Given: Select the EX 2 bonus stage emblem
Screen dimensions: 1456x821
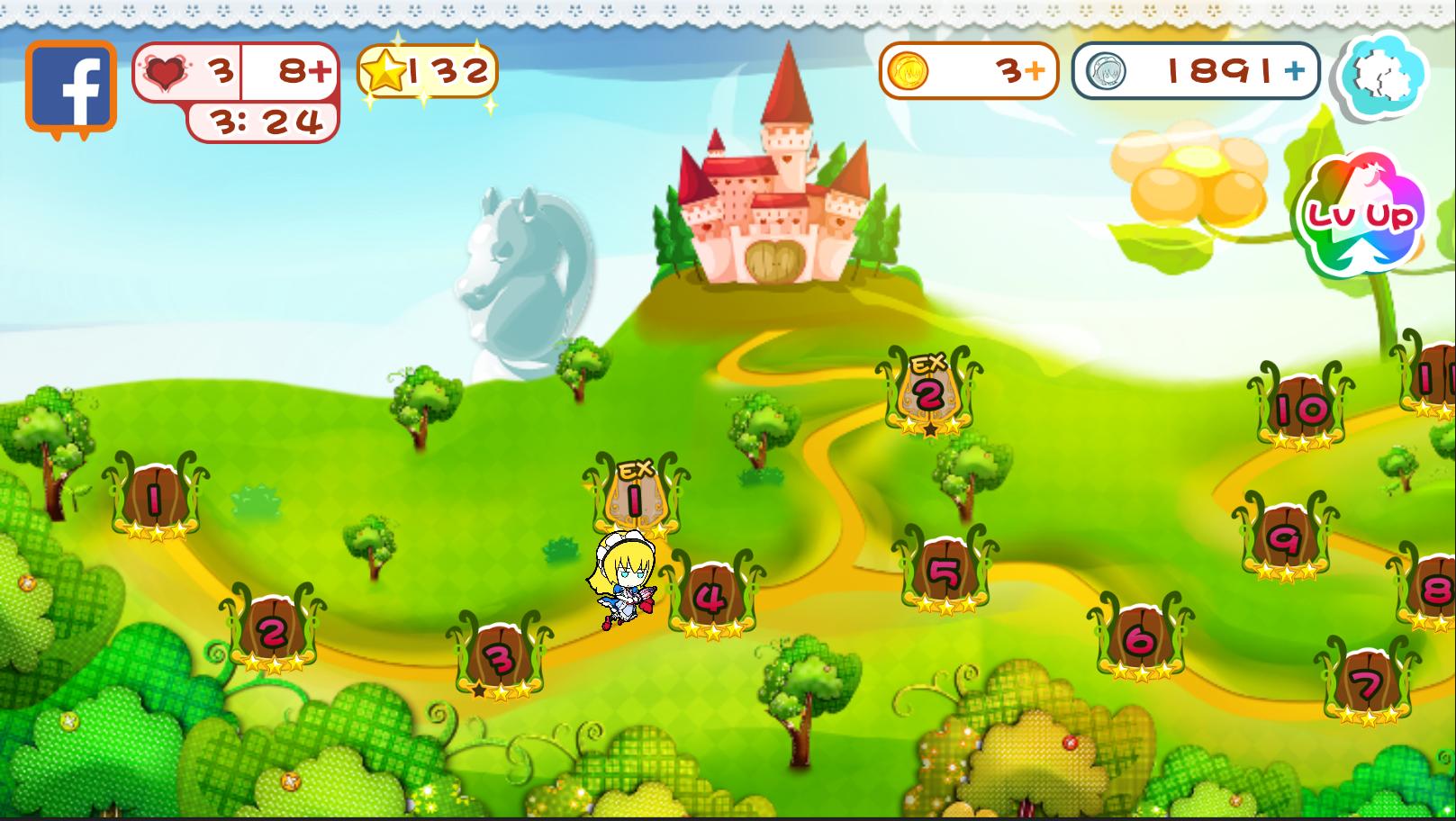Looking at the screenshot, I should click(x=930, y=392).
